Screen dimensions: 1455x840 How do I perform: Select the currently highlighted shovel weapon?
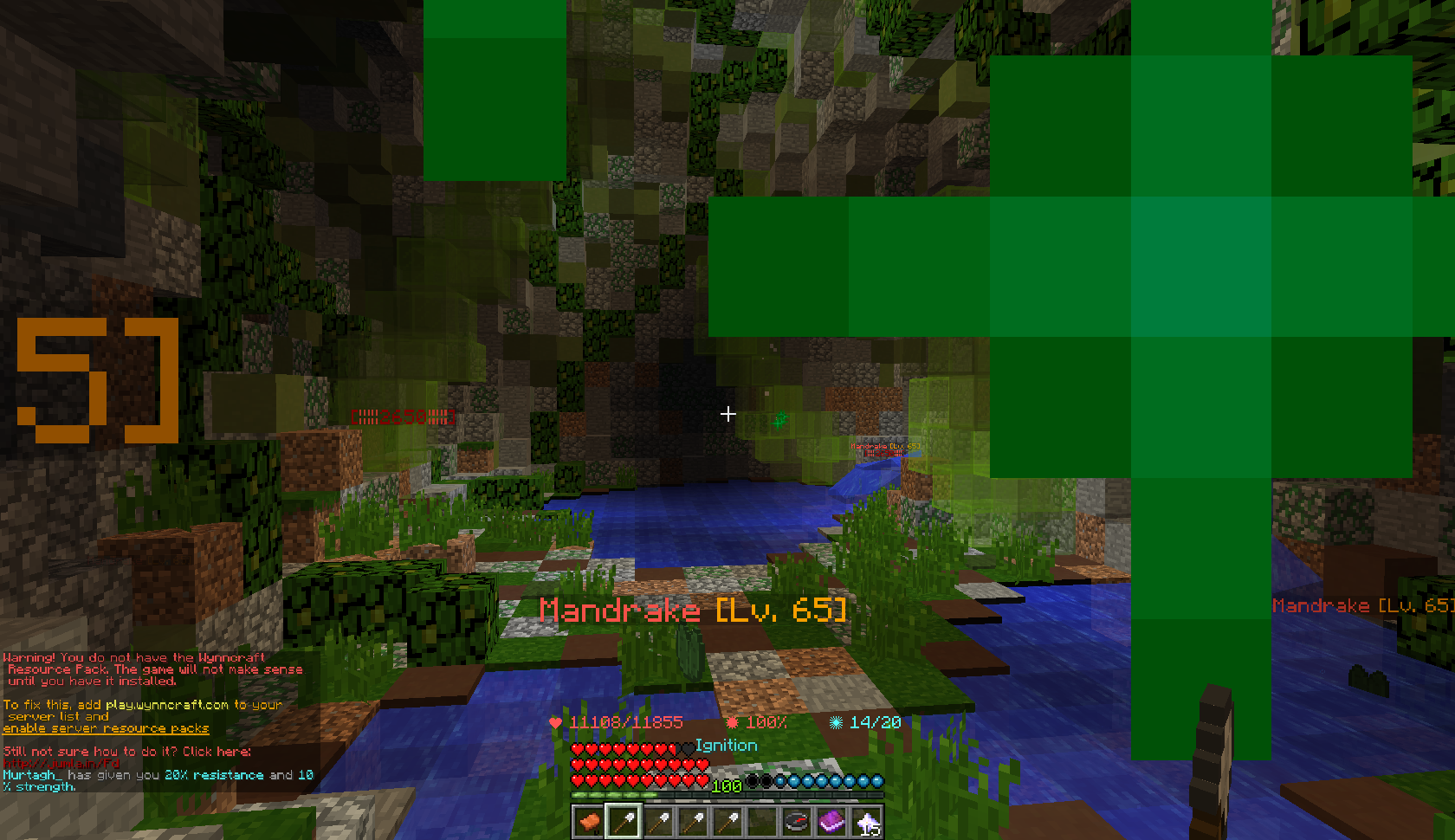tap(624, 821)
